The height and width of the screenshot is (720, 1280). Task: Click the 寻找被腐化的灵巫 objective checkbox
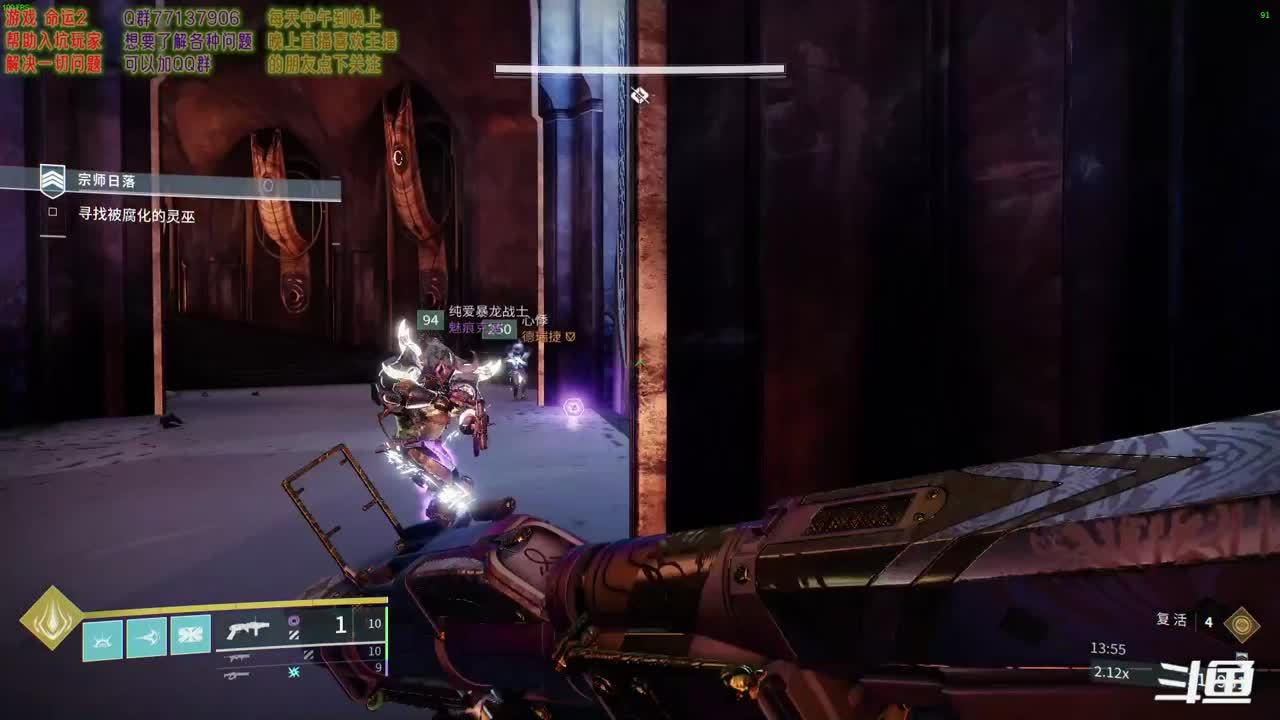point(53,213)
